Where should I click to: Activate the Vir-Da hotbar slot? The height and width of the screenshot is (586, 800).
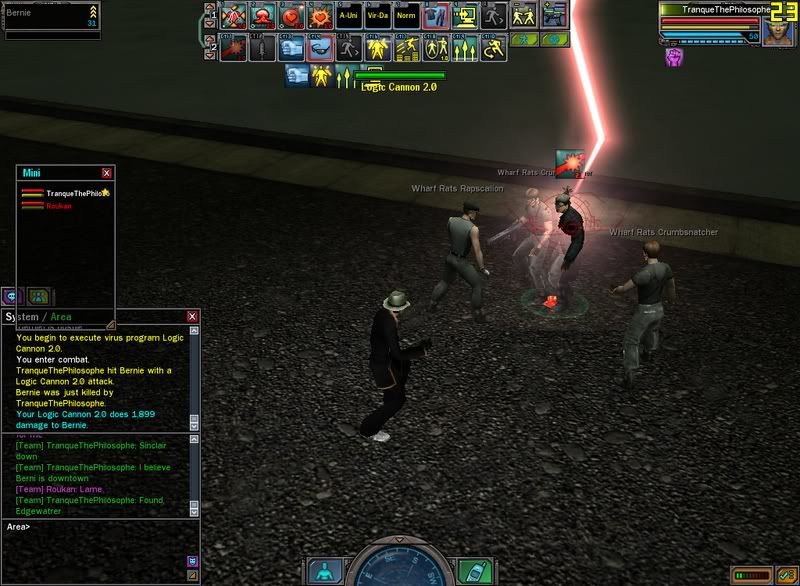(x=377, y=17)
